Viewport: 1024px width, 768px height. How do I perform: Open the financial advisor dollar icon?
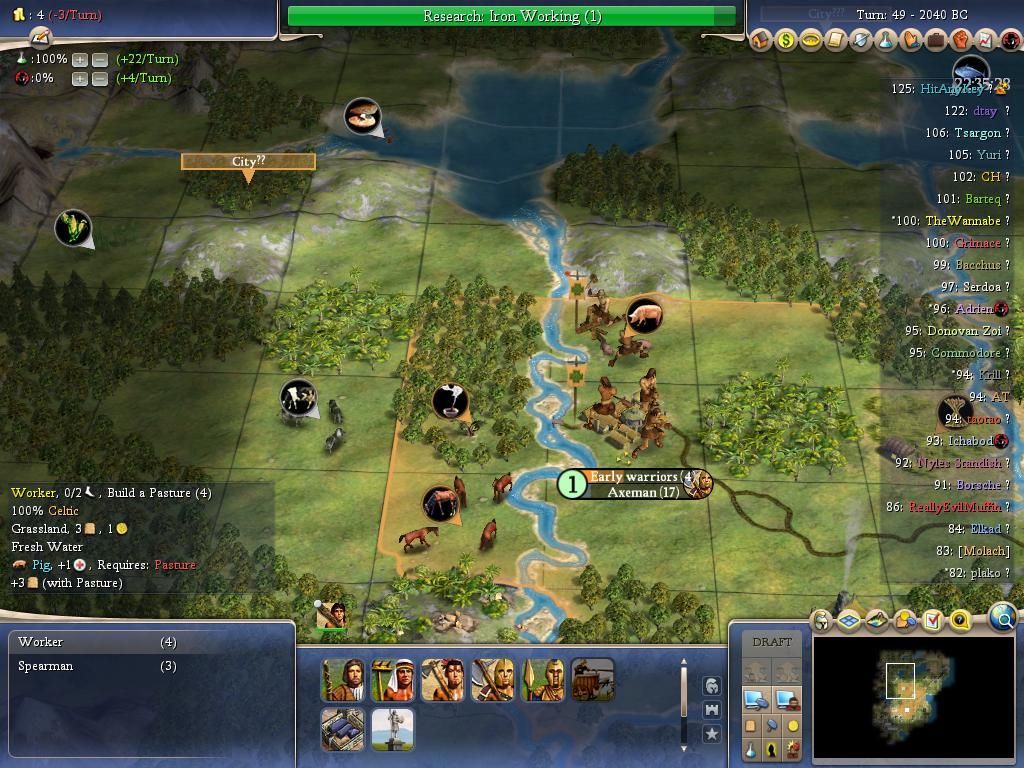pyautogui.click(x=785, y=41)
